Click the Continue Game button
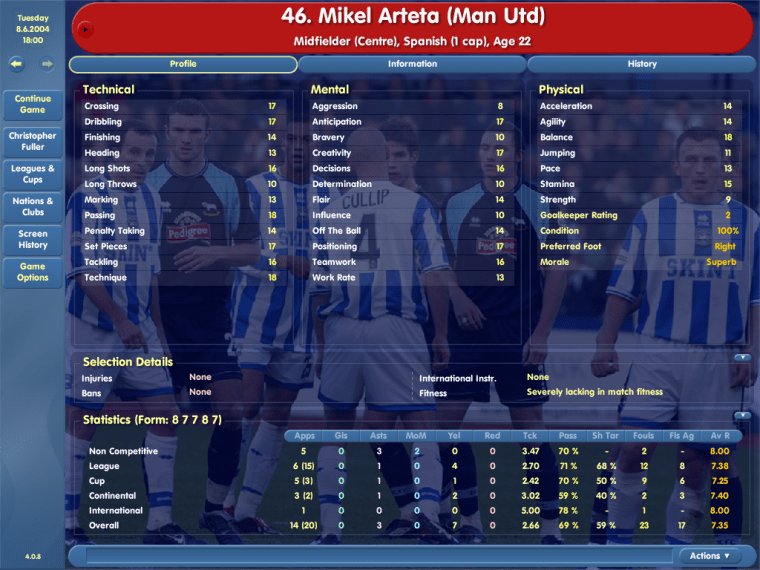The height and width of the screenshot is (570, 760). tap(33, 104)
